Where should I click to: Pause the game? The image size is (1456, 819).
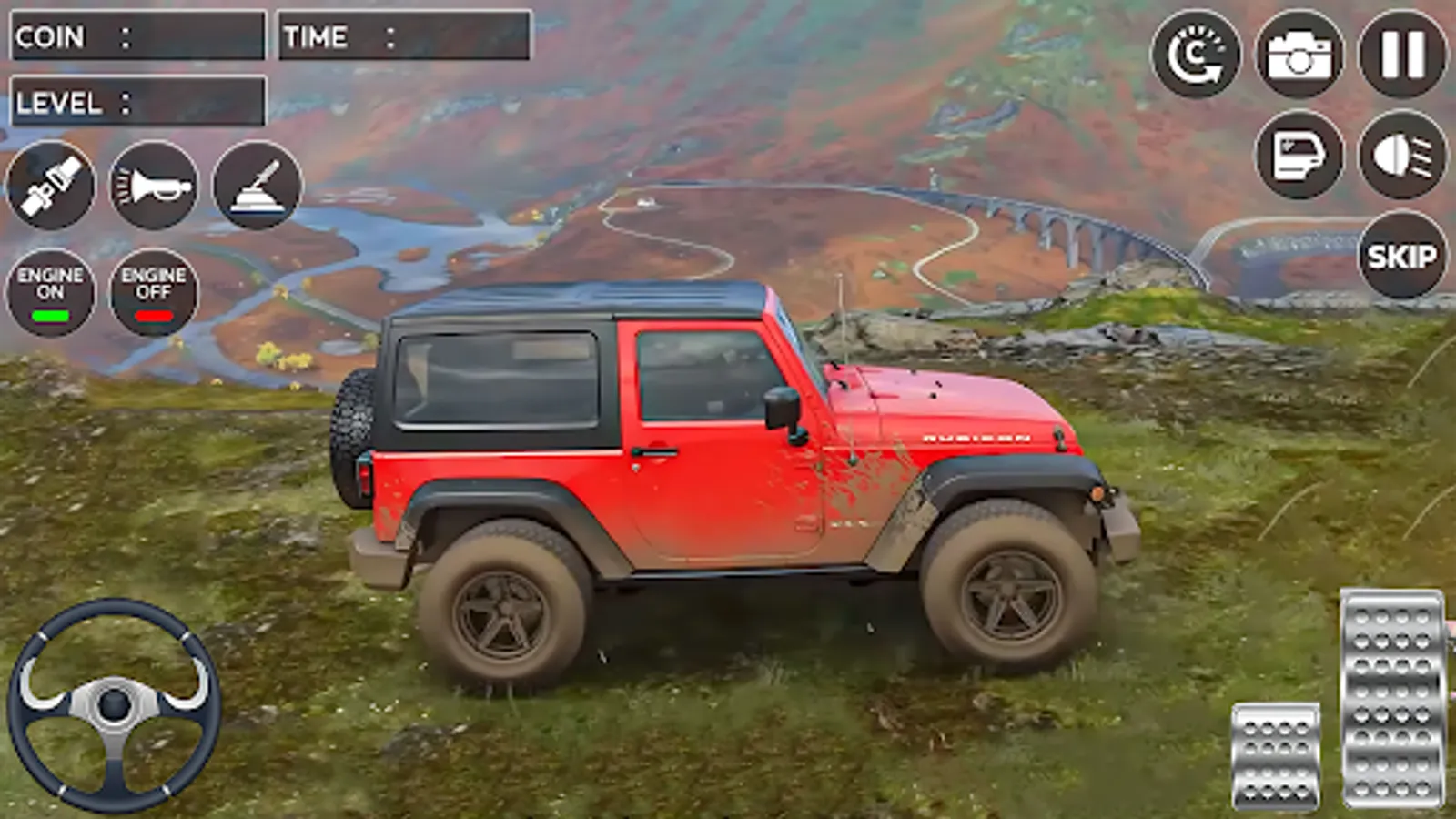coord(1404,55)
